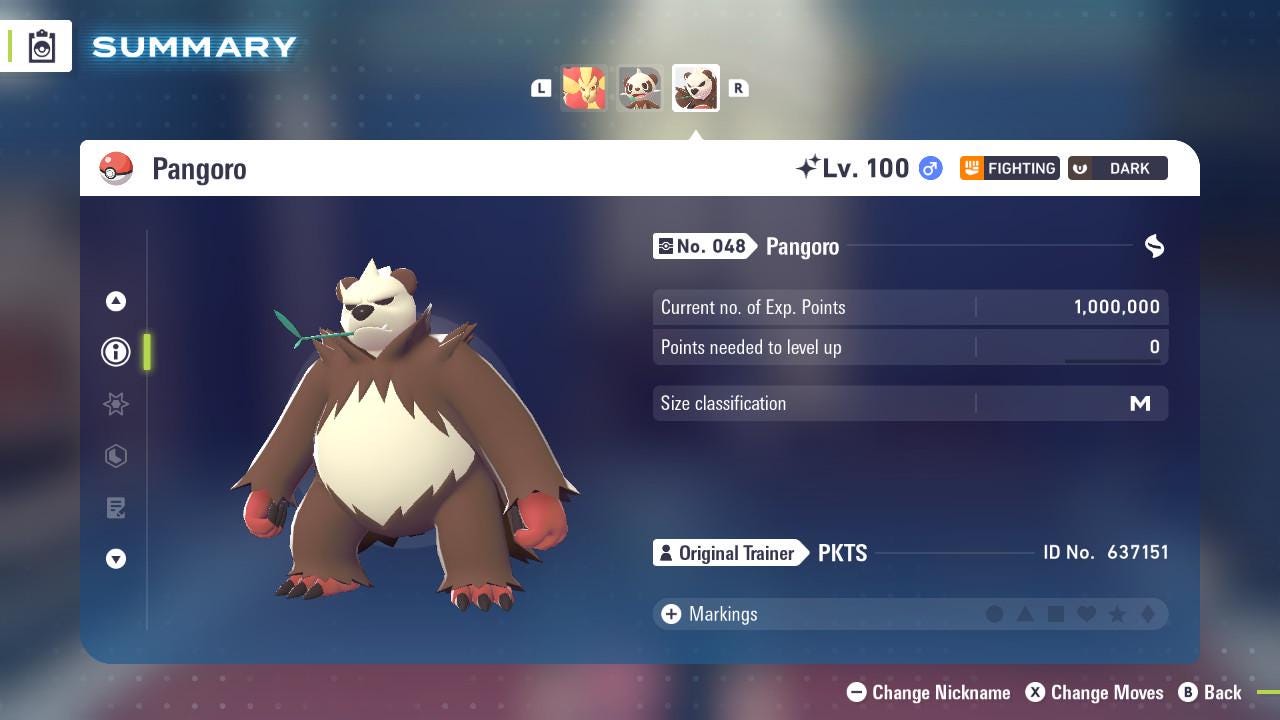Click the male gender symbol near Lv. 100
This screenshot has width=1280, height=720.
click(x=928, y=169)
